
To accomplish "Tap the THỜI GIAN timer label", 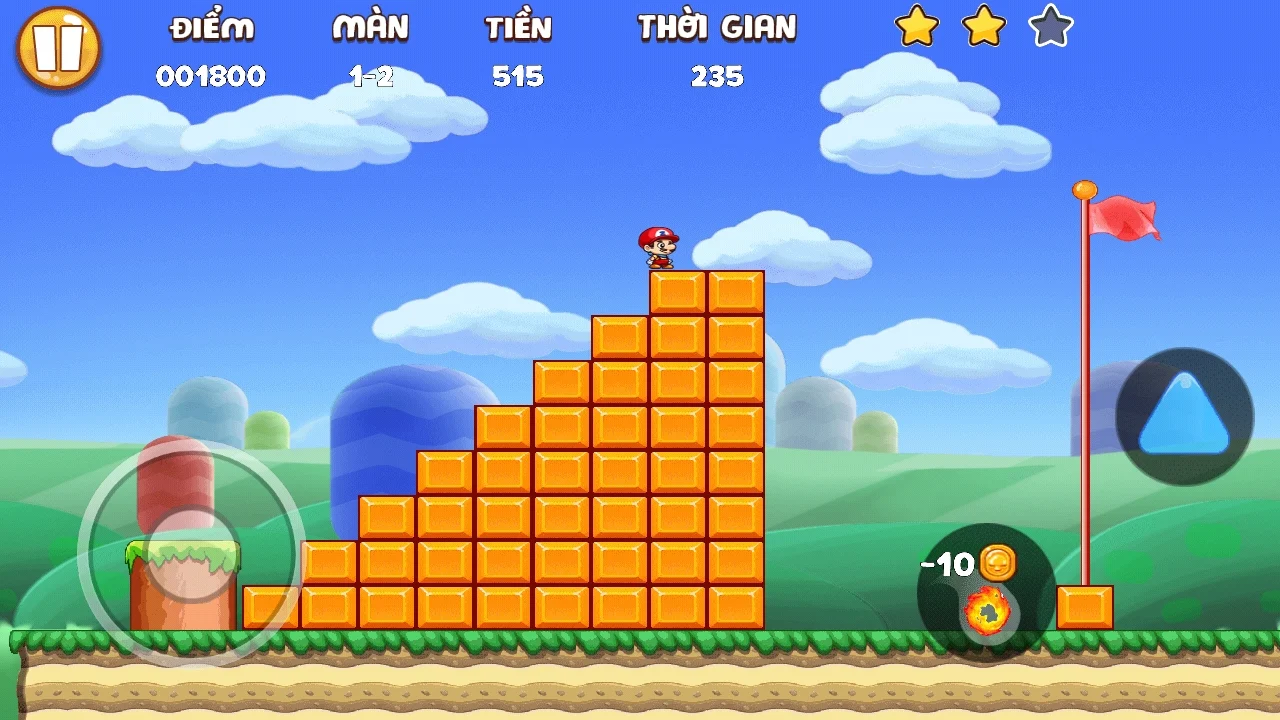I will pyautogui.click(x=714, y=28).
